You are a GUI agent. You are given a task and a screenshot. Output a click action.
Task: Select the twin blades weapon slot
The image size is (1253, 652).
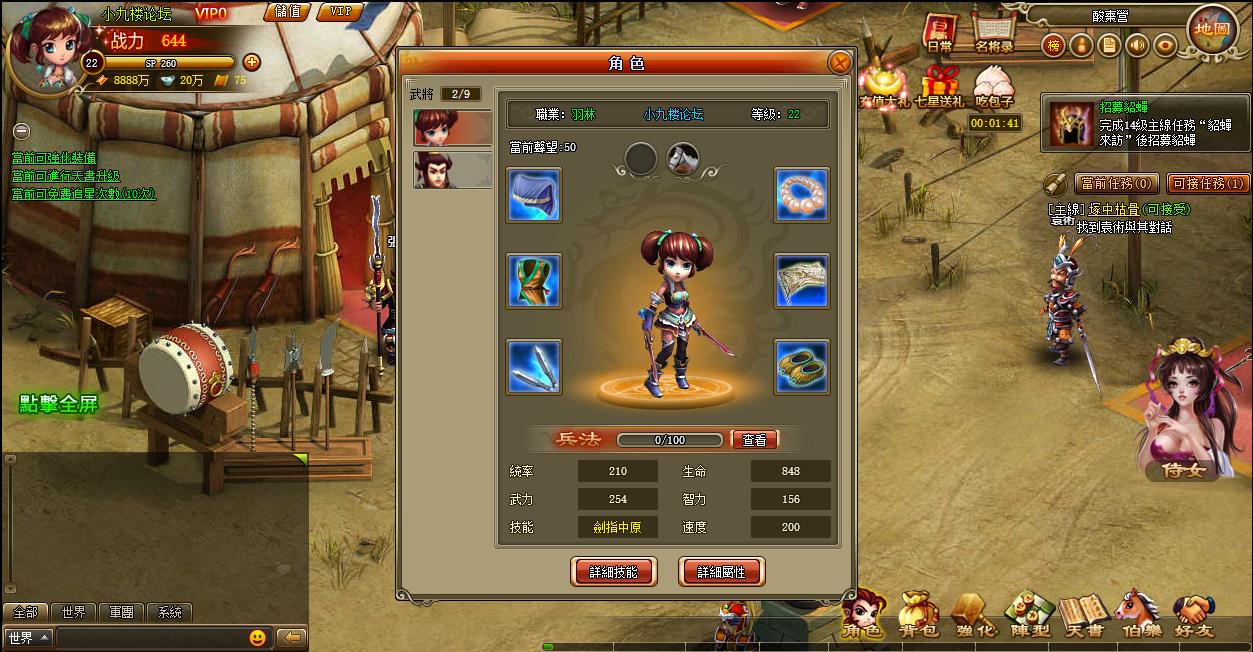tap(533, 367)
